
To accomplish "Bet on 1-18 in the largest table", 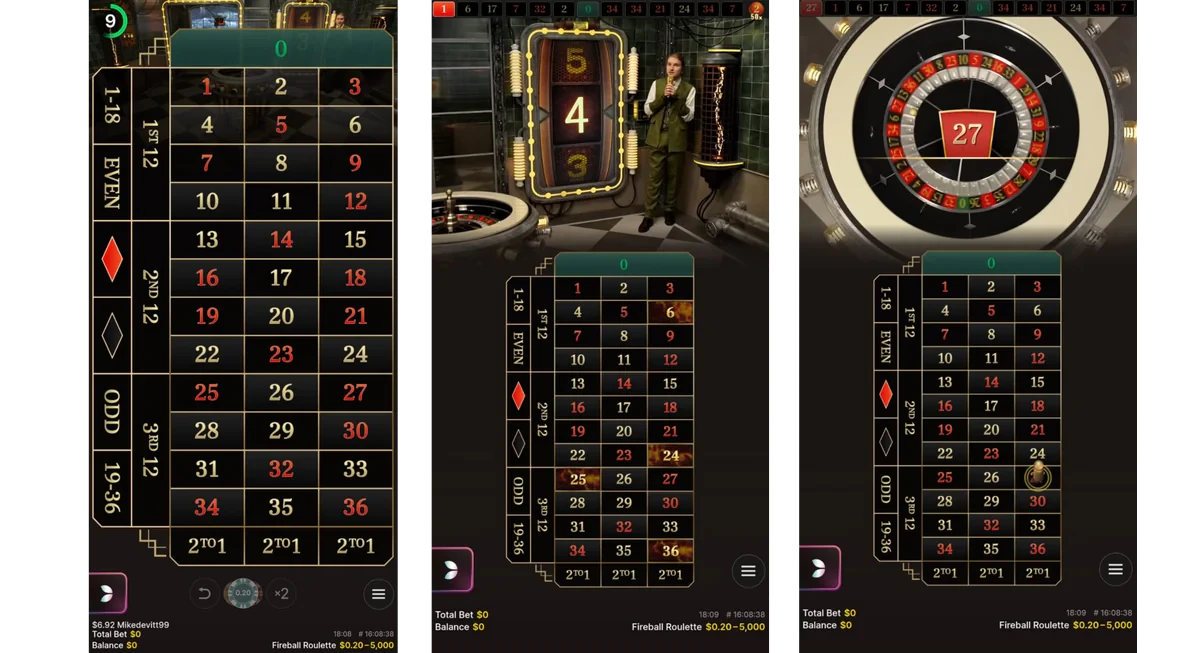I will click(x=111, y=106).
